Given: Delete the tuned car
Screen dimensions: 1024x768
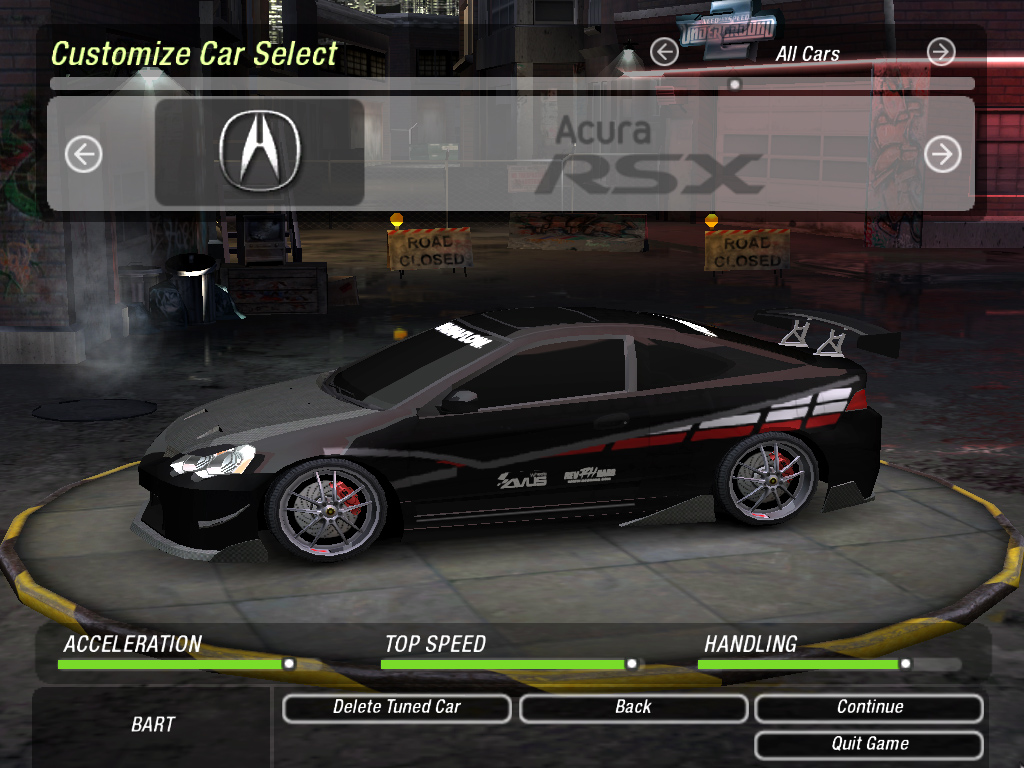Looking at the screenshot, I should 397,708.
